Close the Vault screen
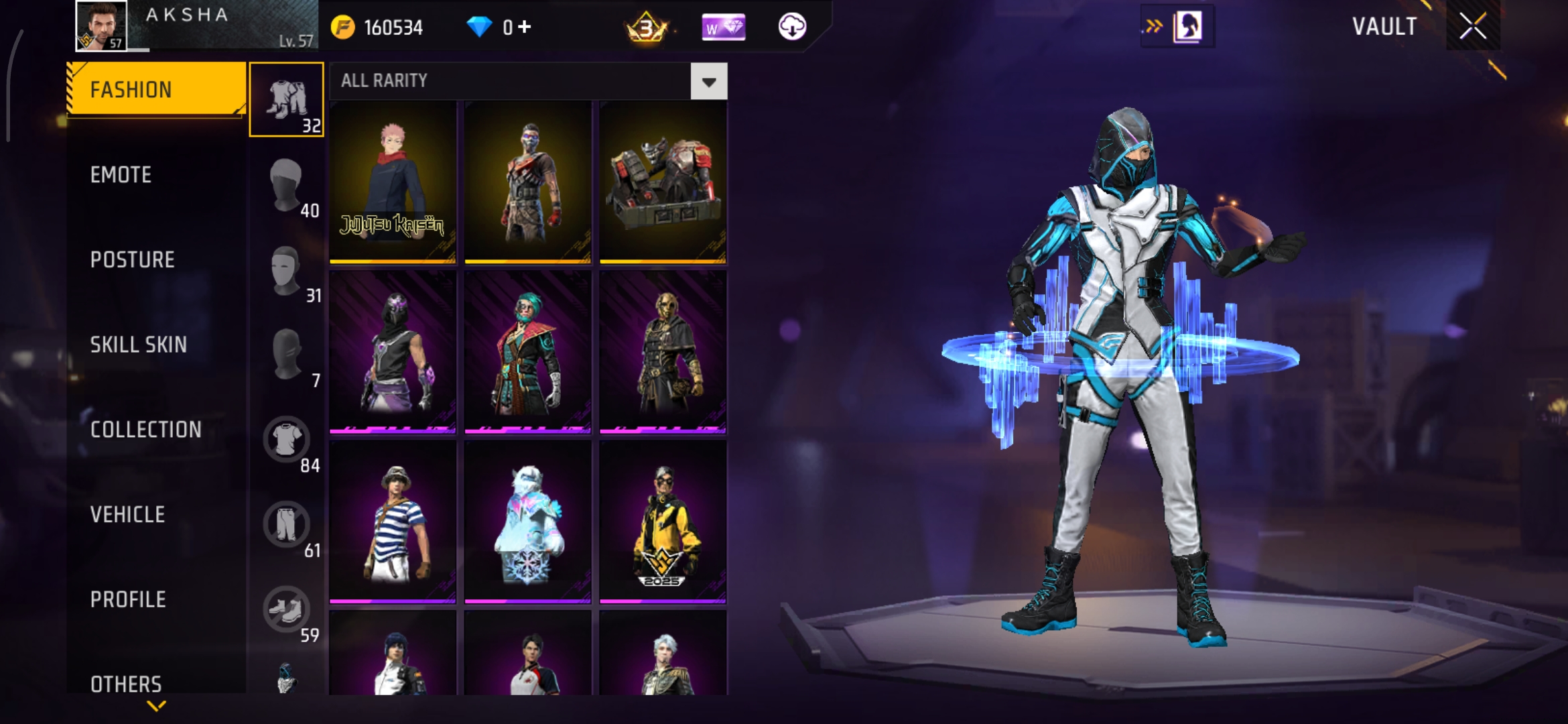1568x724 pixels. 1473,27
